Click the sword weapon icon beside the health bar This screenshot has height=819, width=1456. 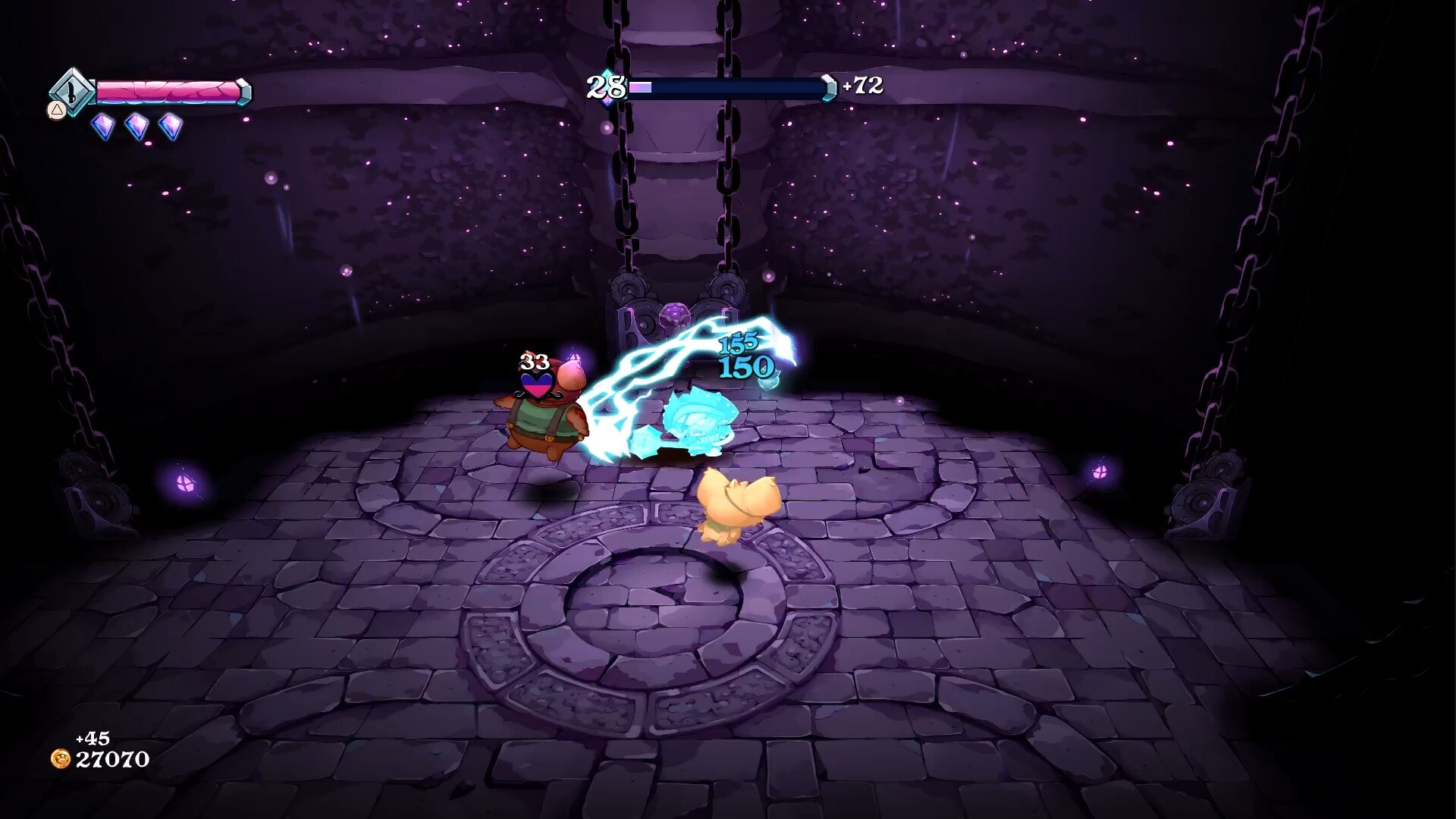pyautogui.click(x=72, y=93)
